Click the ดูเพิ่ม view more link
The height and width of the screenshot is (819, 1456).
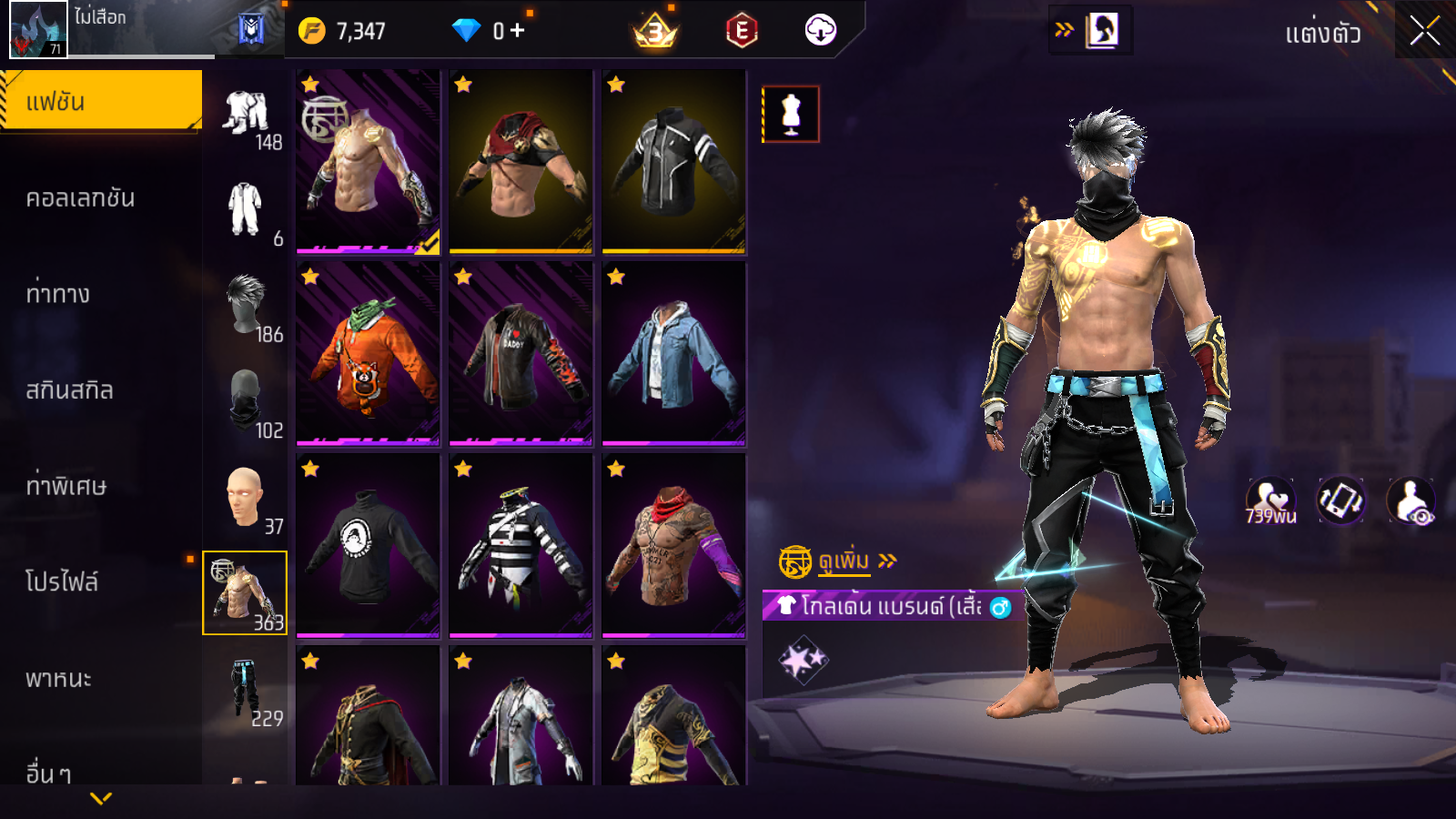point(844,561)
